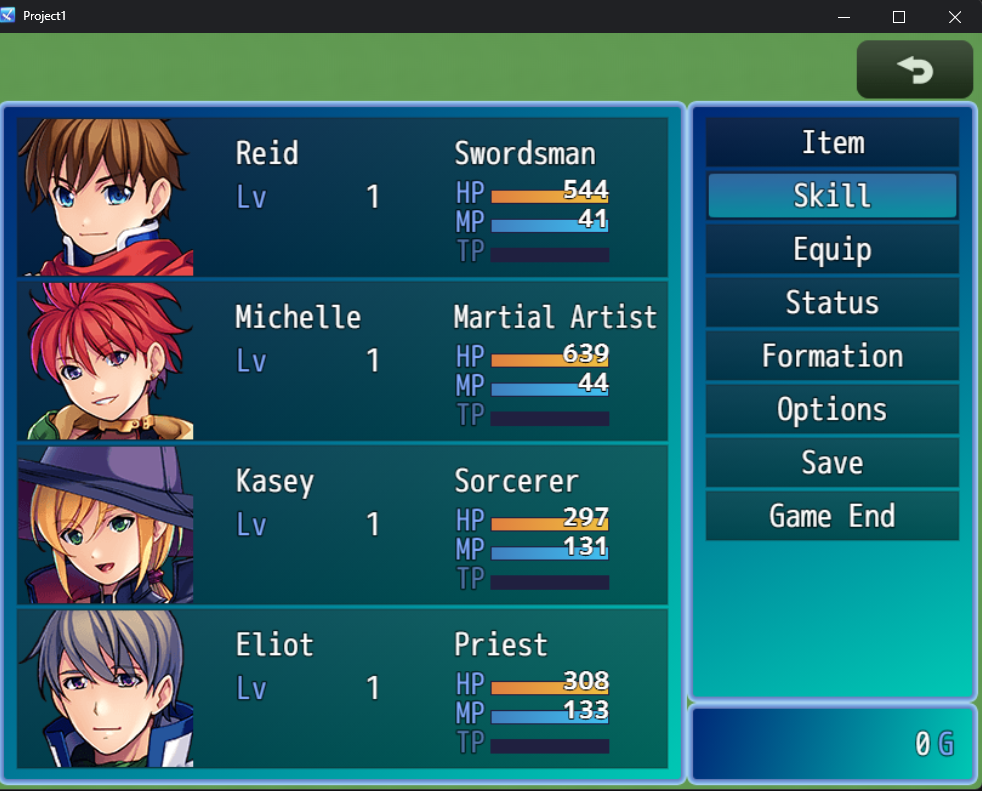
Task: Select the Save command
Action: [x=832, y=463]
